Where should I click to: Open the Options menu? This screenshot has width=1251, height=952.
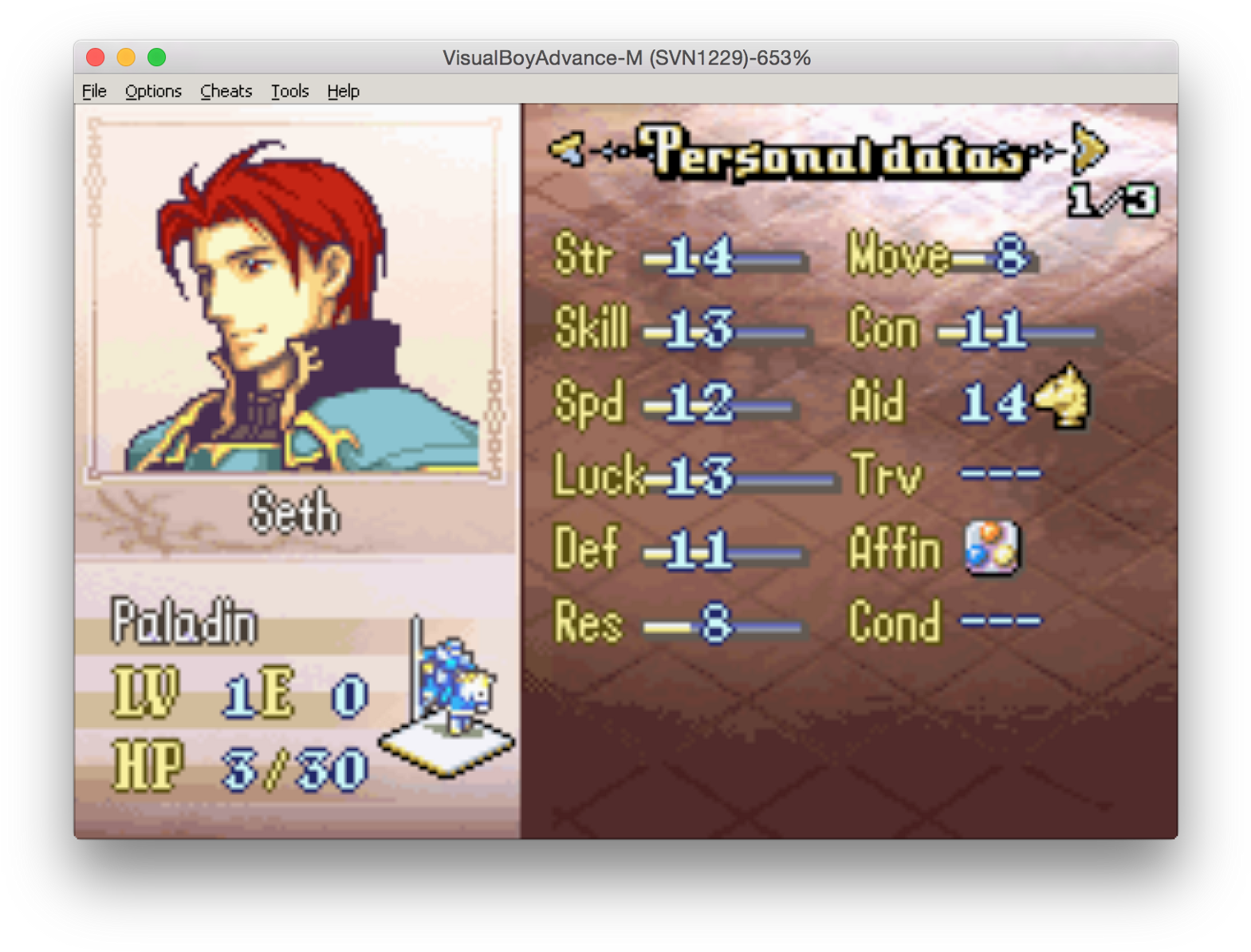coord(152,91)
